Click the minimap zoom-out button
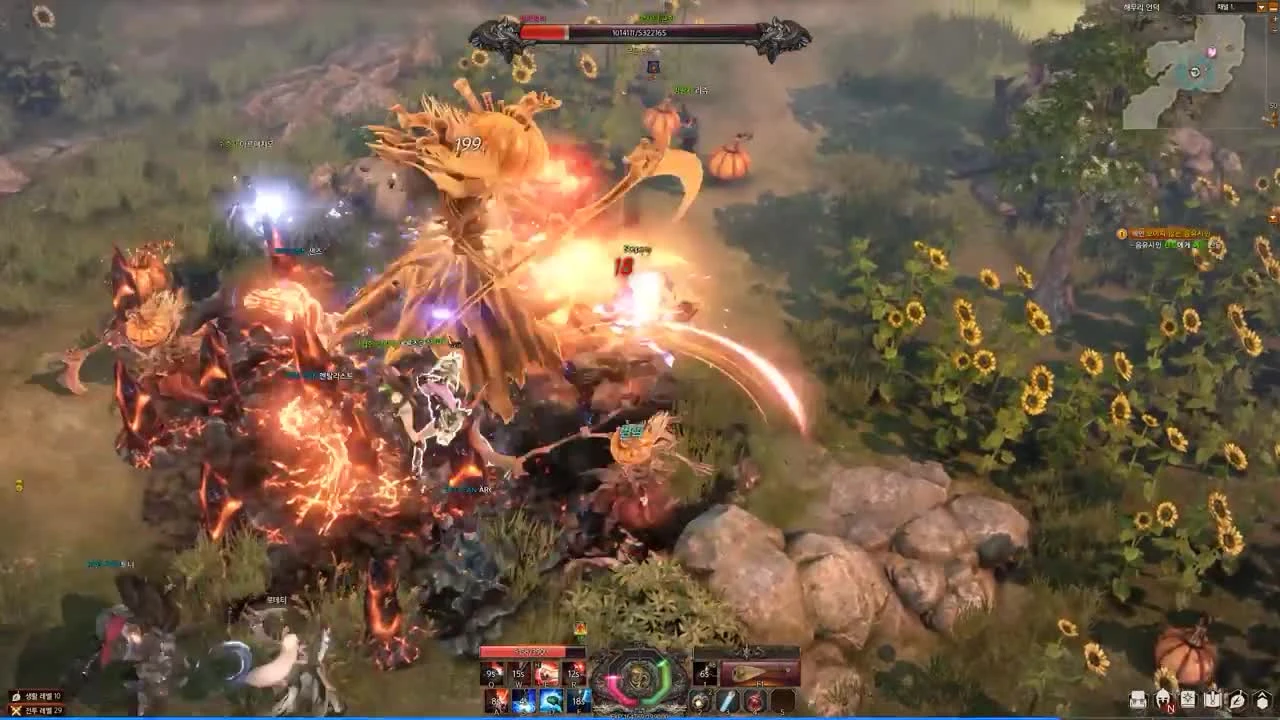Image resolution: width=1280 pixels, height=720 pixels. [x=1275, y=28]
